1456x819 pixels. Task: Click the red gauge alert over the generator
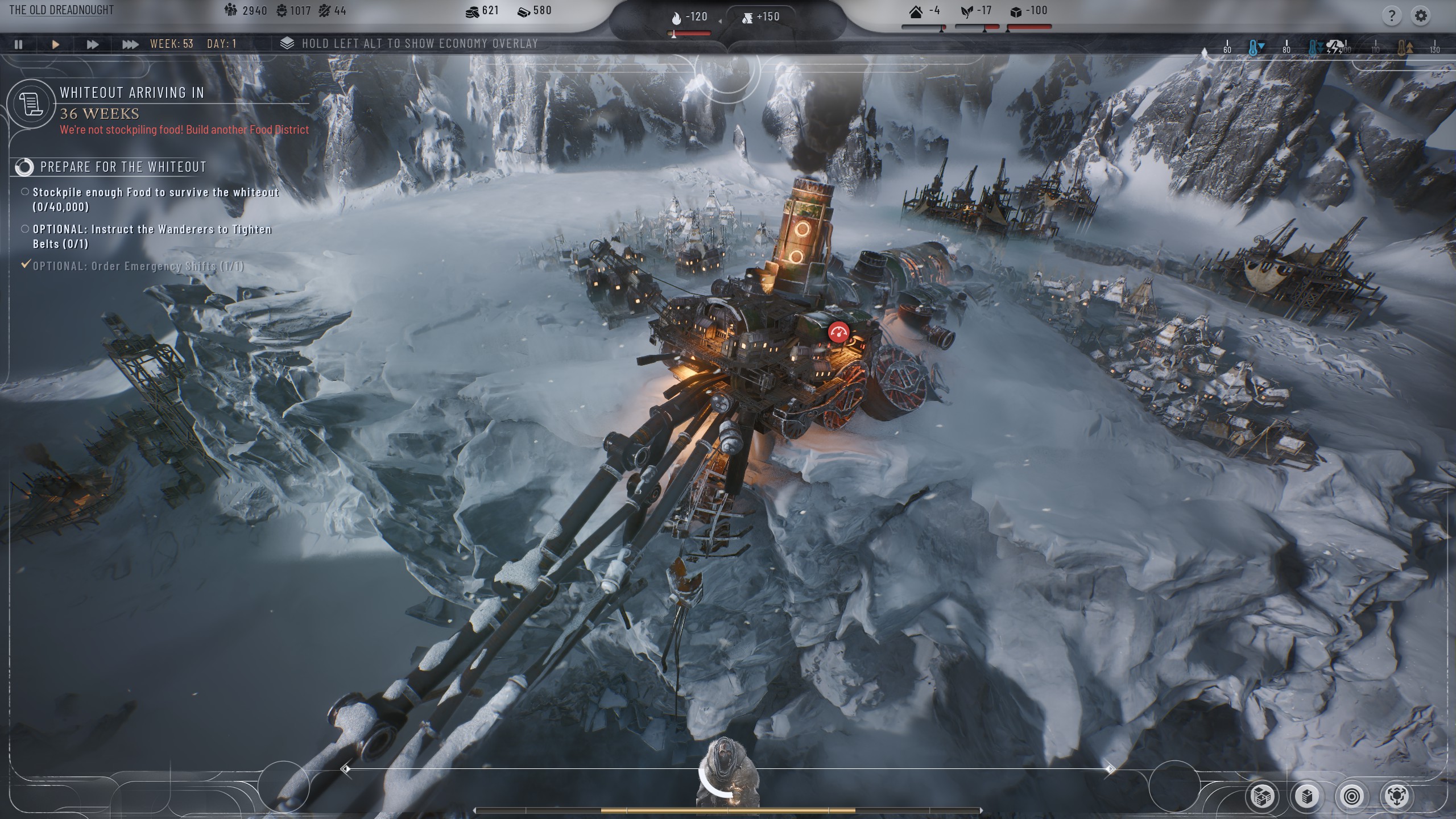click(838, 332)
